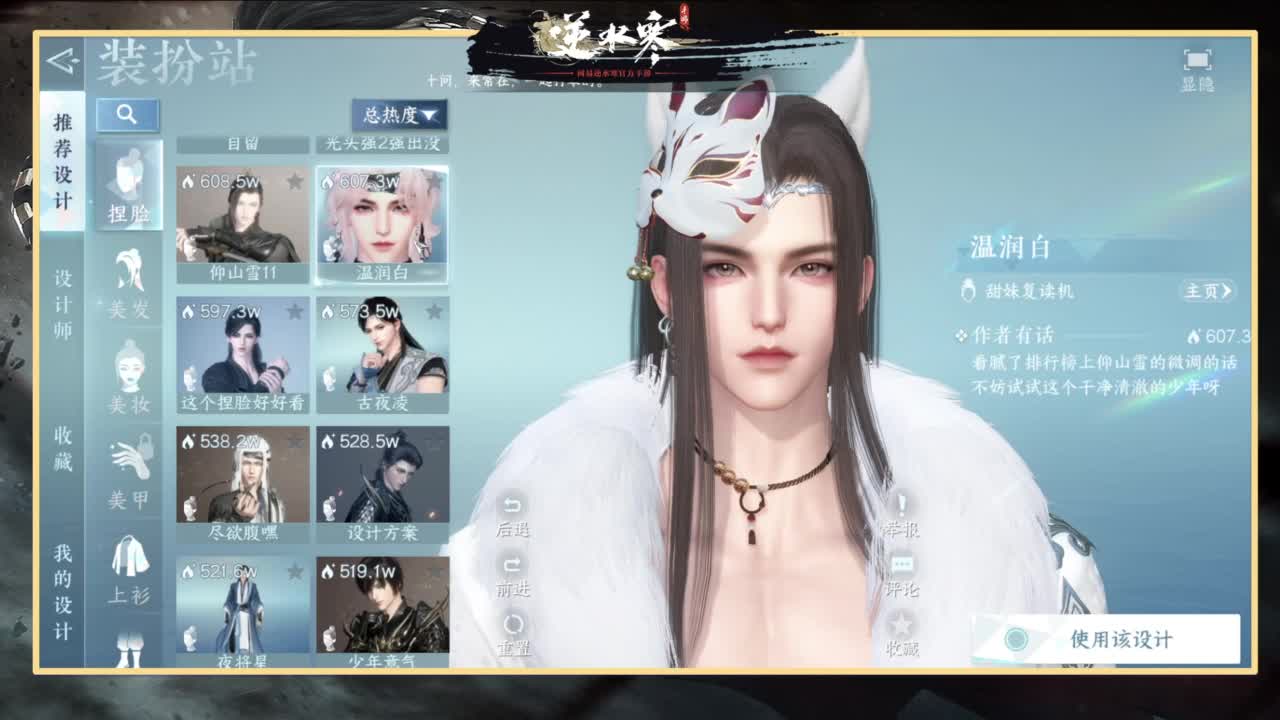Viewport: 1280px width, 720px height.
Task: Select the 捏脸 face-sculpting category icon
Action: [129, 184]
